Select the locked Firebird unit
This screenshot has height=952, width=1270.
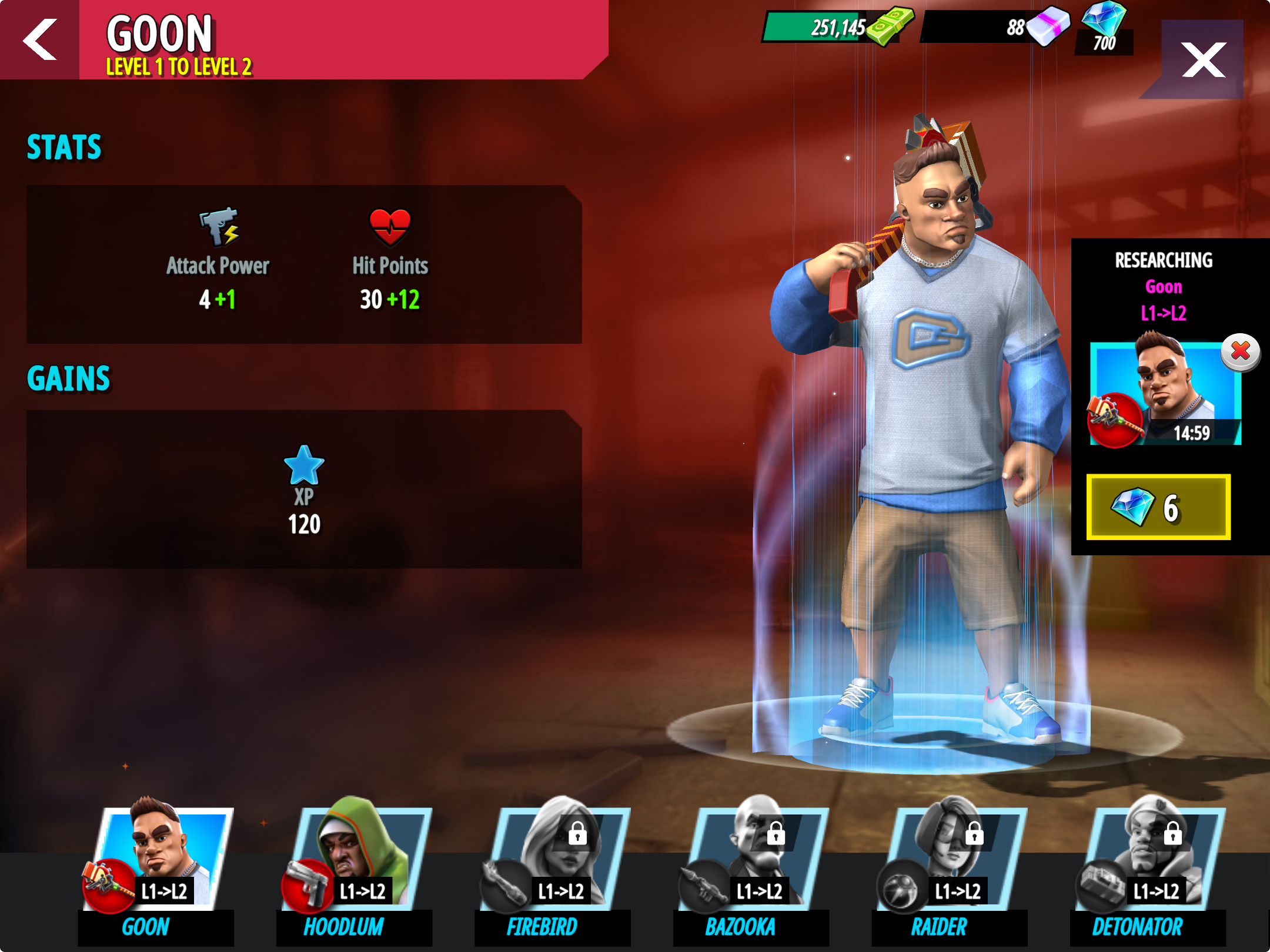[553, 864]
